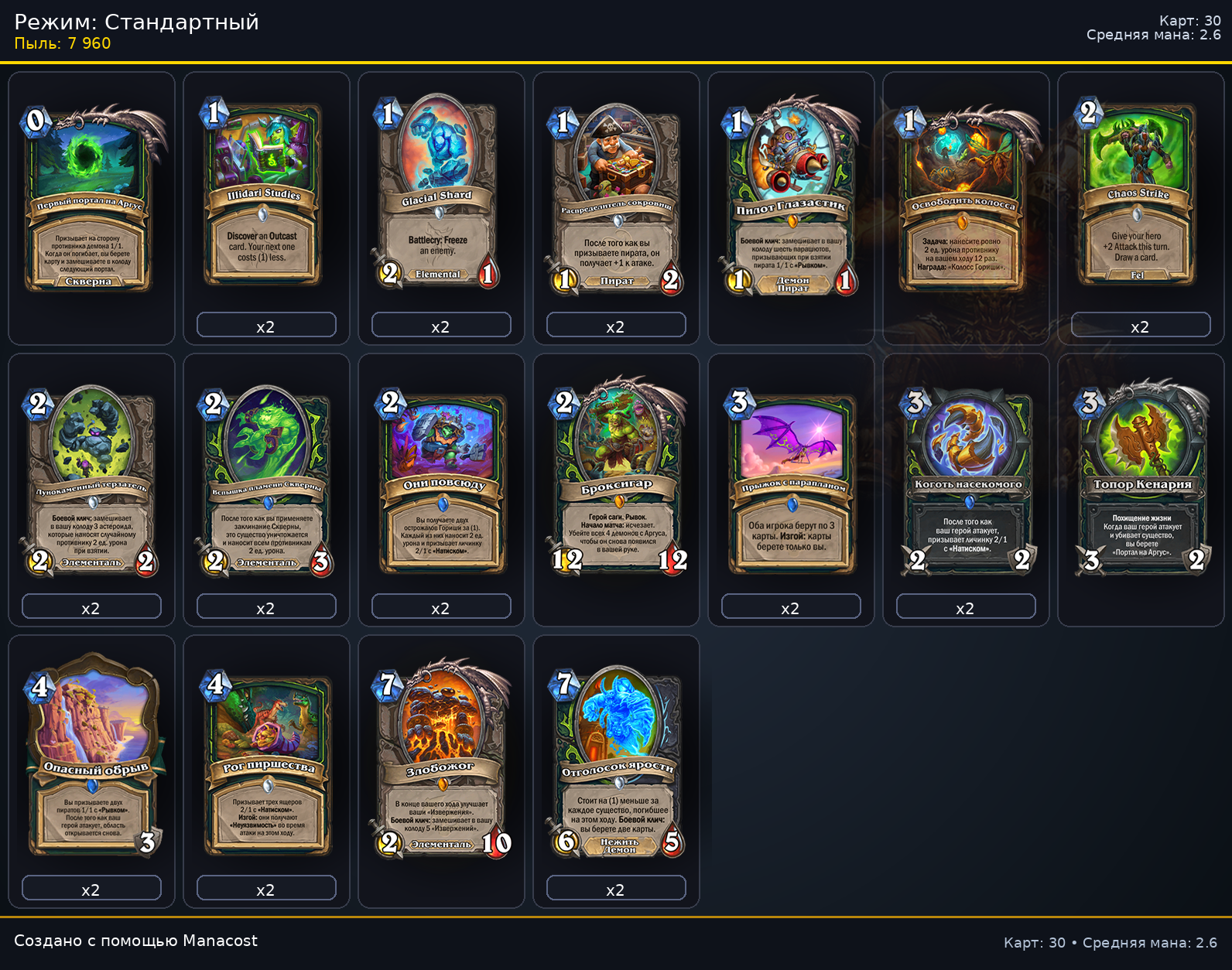Select the Лунокаменный терзатель card
1232x970 pixels.
(x=91, y=481)
